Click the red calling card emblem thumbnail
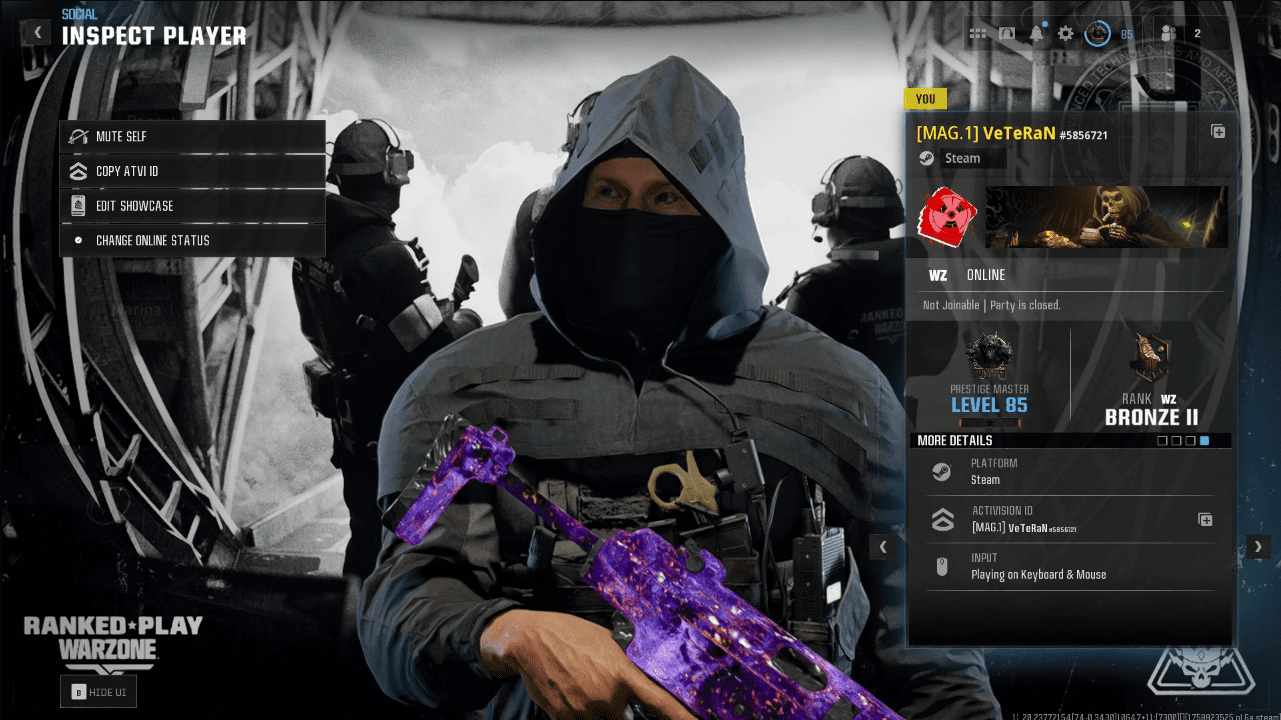This screenshot has height=720, width=1281. click(946, 217)
